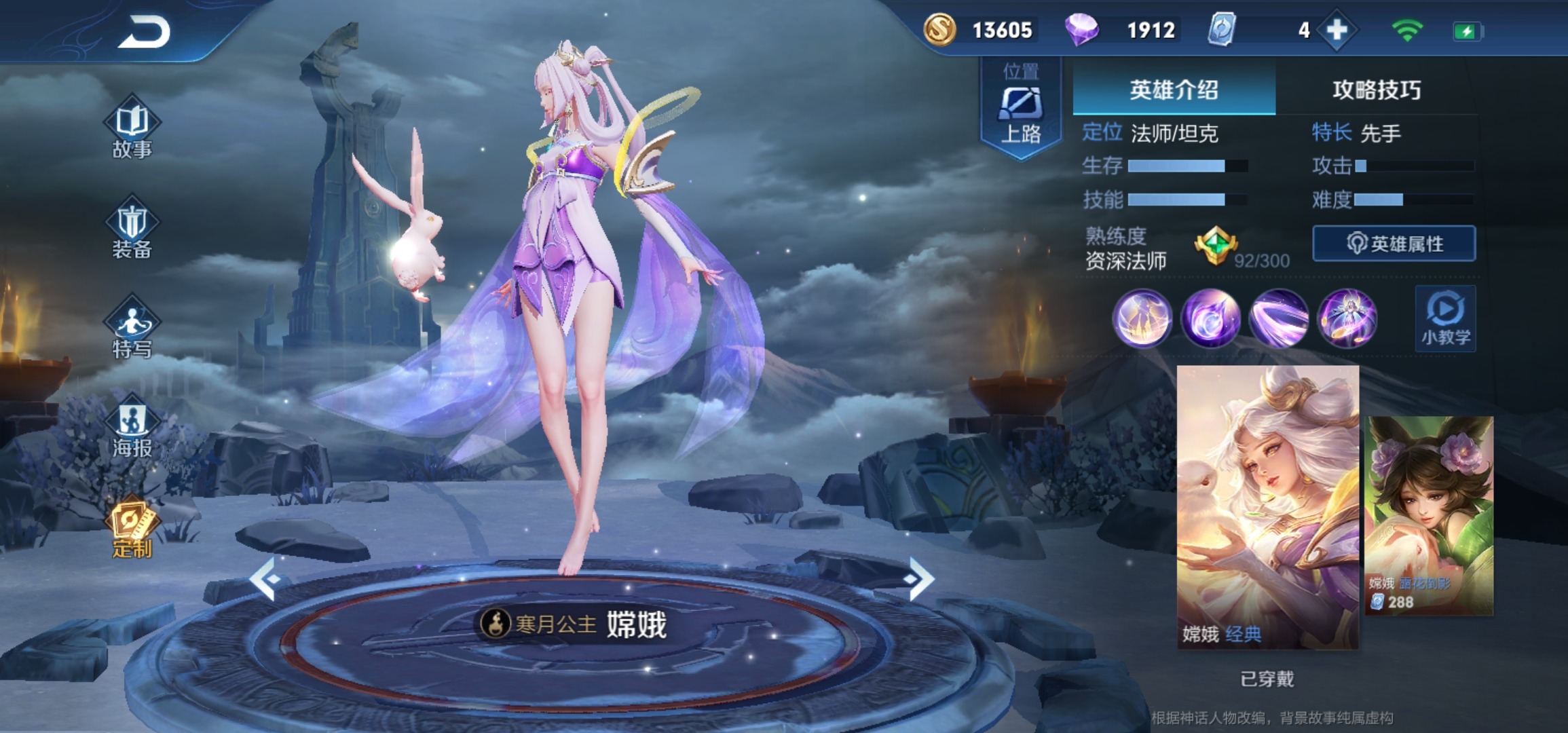Select the 288 voucher skin card
The image size is (1568, 733).
click(x=1429, y=516)
